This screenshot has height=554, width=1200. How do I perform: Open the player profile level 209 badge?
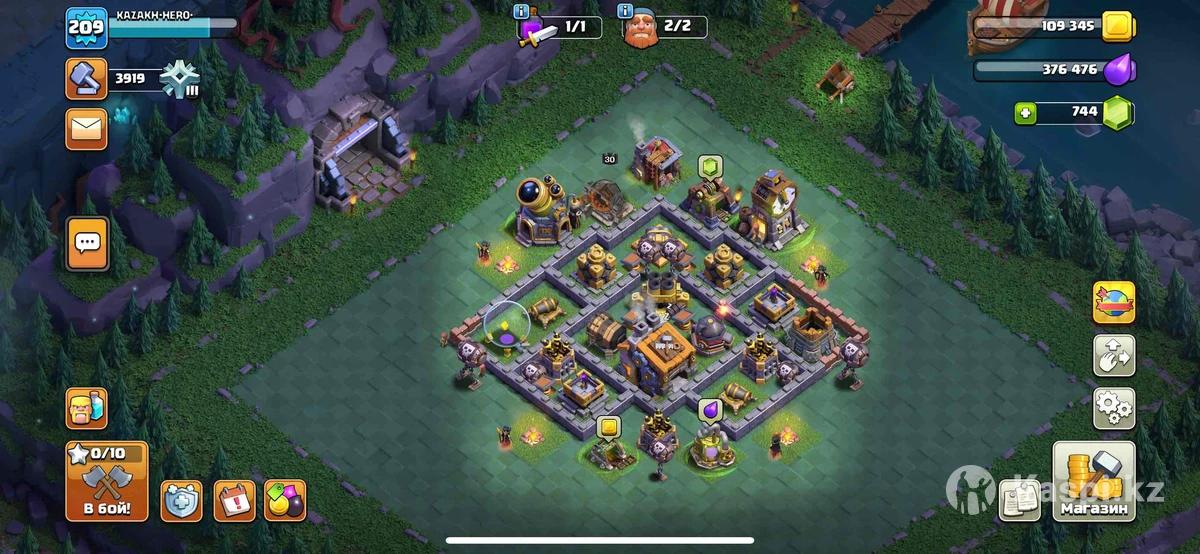(86, 28)
